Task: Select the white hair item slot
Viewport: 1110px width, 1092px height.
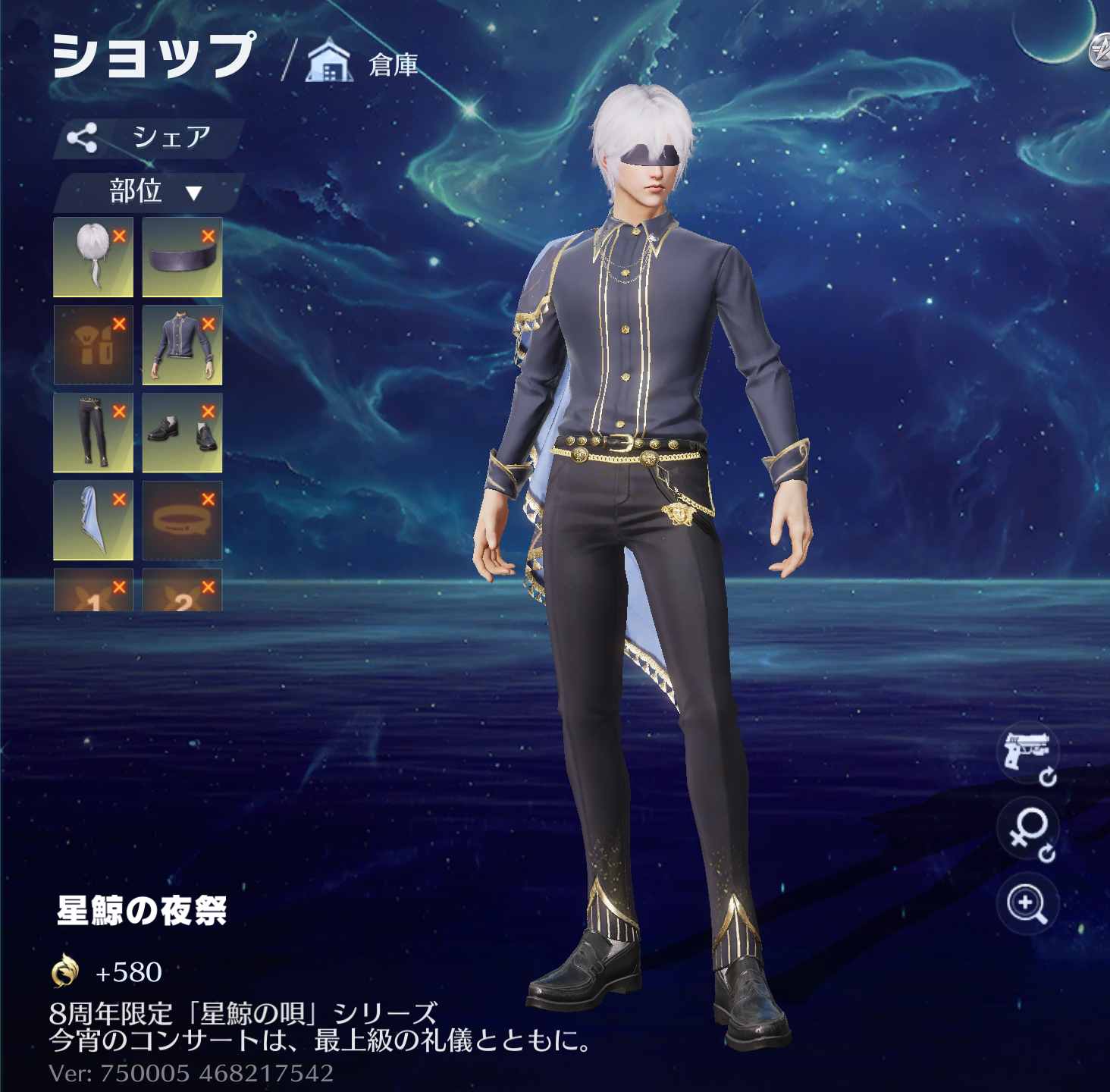Action: click(92, 259)
